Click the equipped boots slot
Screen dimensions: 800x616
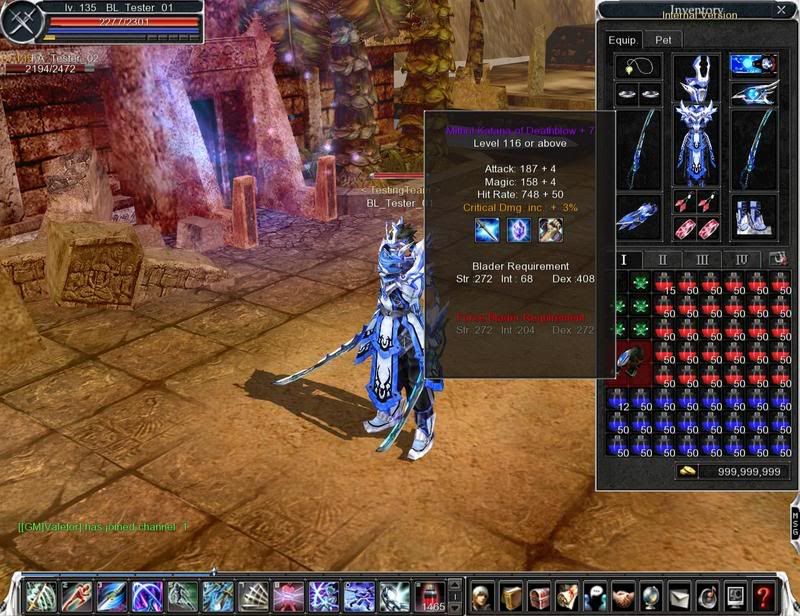pyautogui.click(x=753, y=214)
